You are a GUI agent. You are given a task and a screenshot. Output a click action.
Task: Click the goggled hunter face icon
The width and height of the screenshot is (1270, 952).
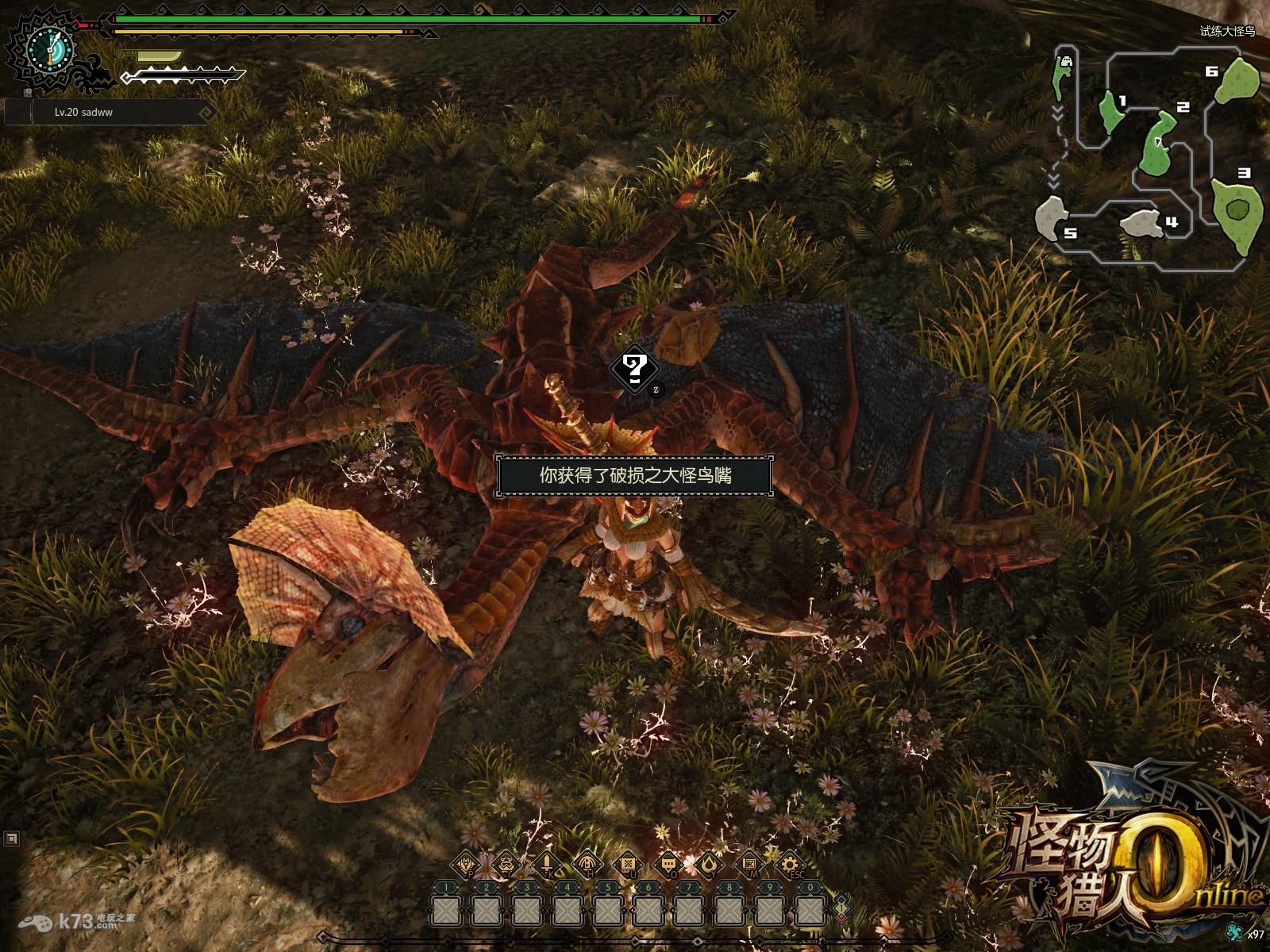tap(506, 863)
